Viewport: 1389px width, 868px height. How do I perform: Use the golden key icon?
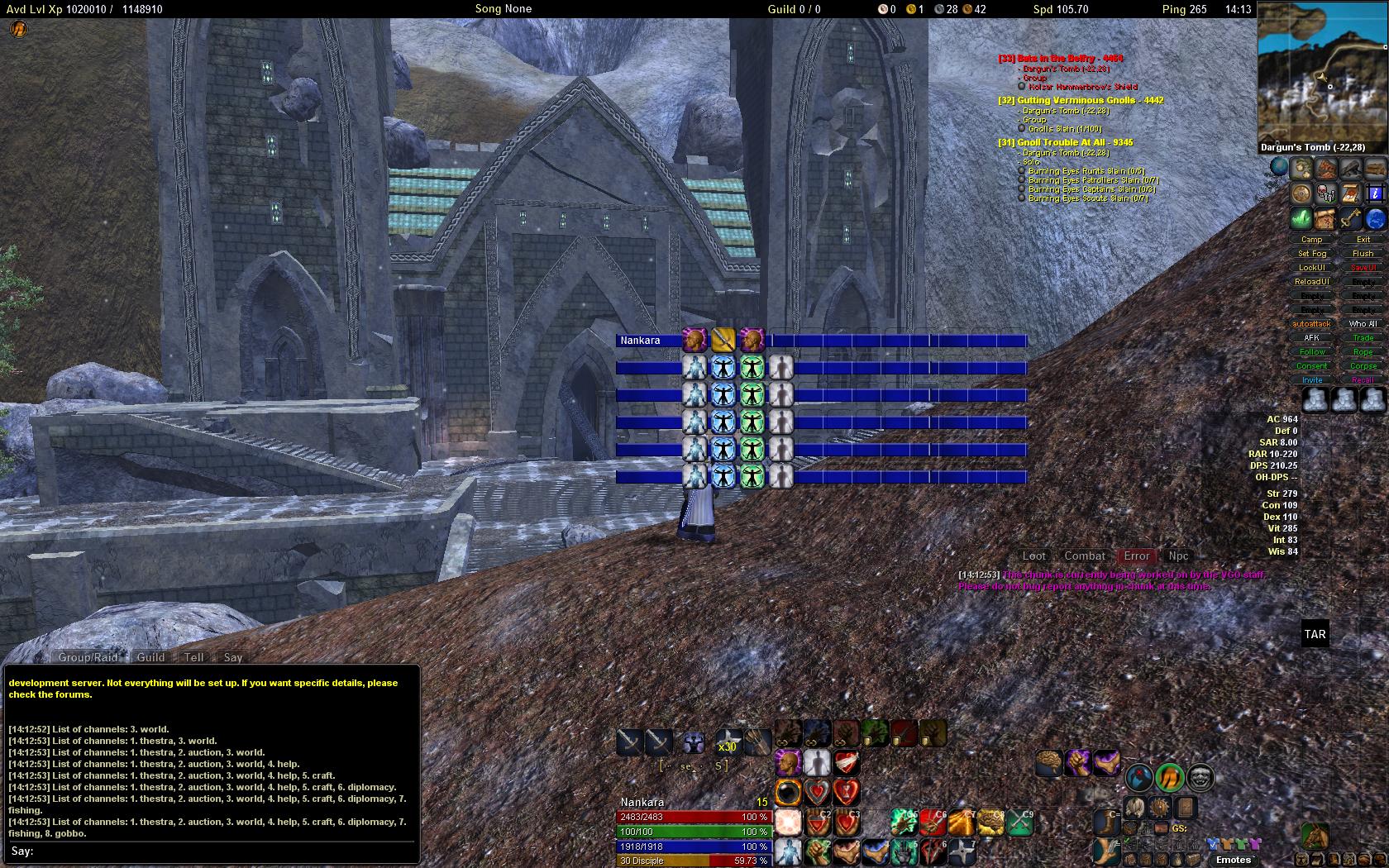coord(1351,218)
